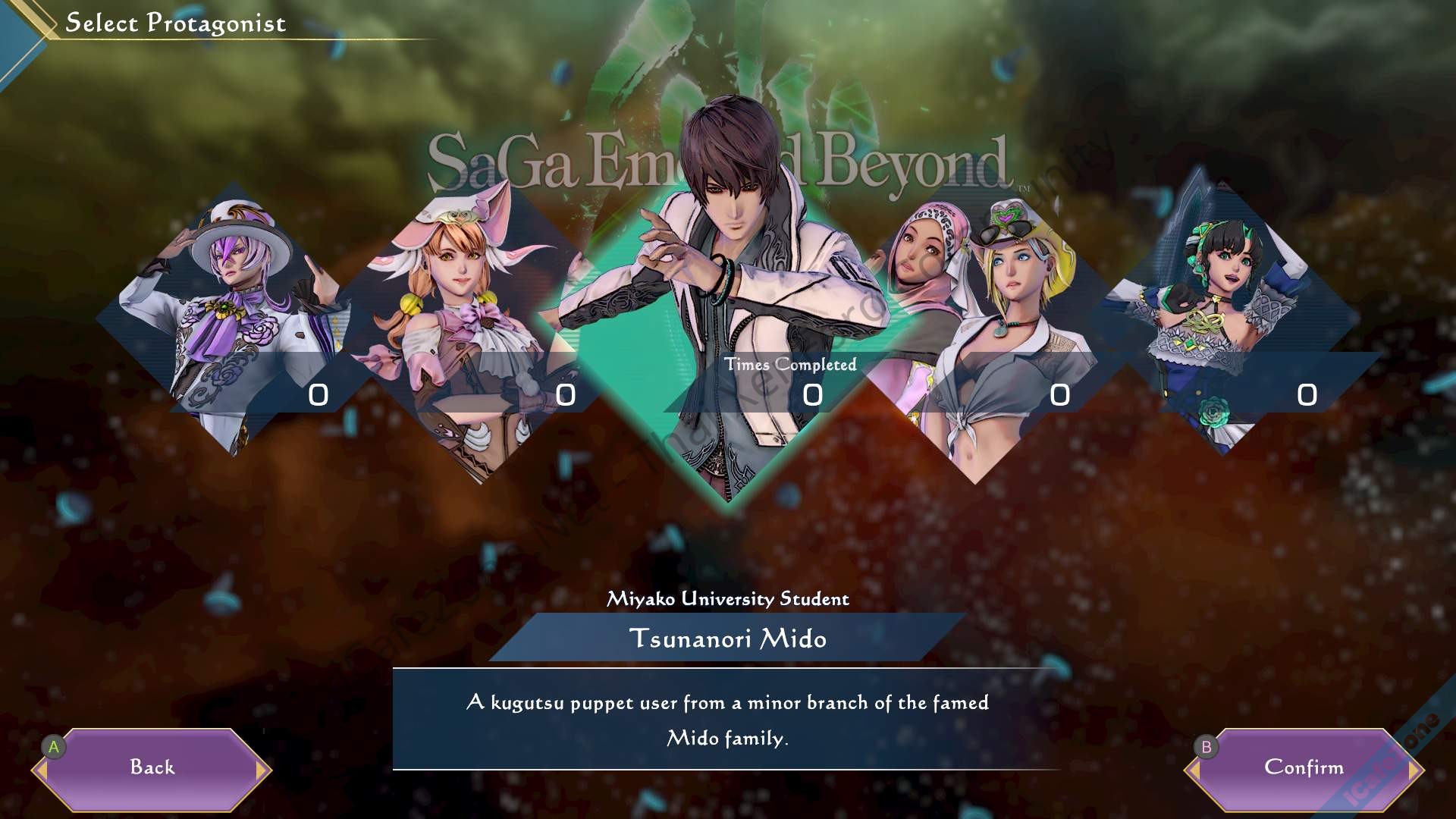Confirm the protagonist selection
The height and width of the screenshot is (819, 1456).
click(x=1304, y=767)
